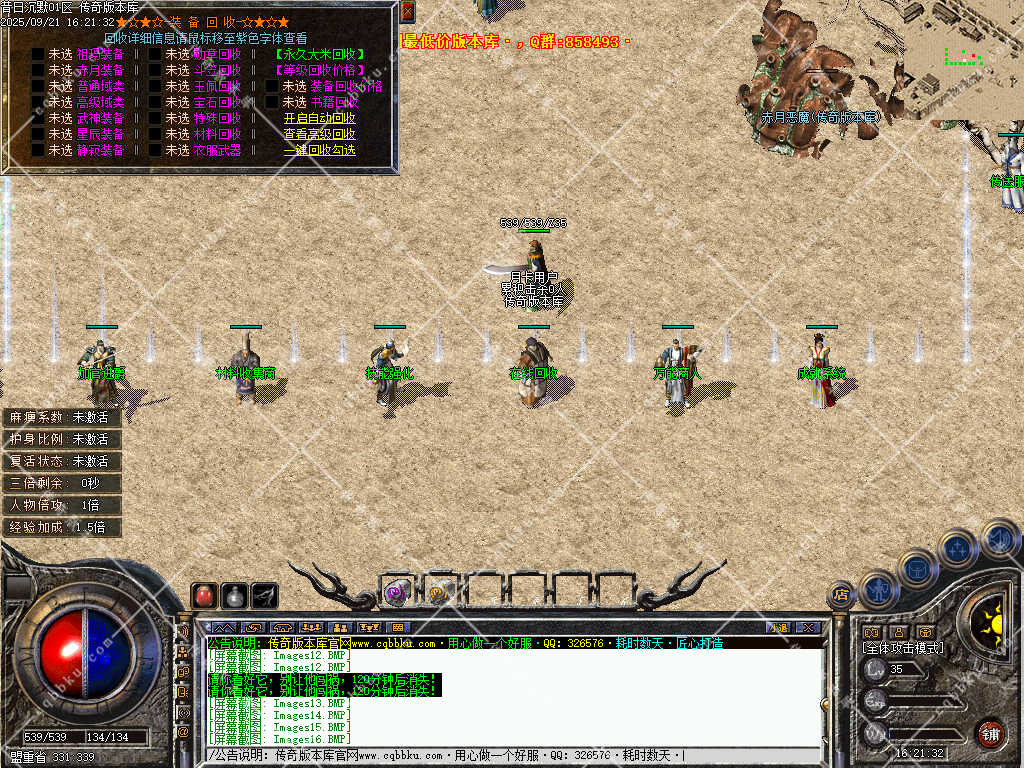
Task: Open the character status round button
Action: point(877,590)
